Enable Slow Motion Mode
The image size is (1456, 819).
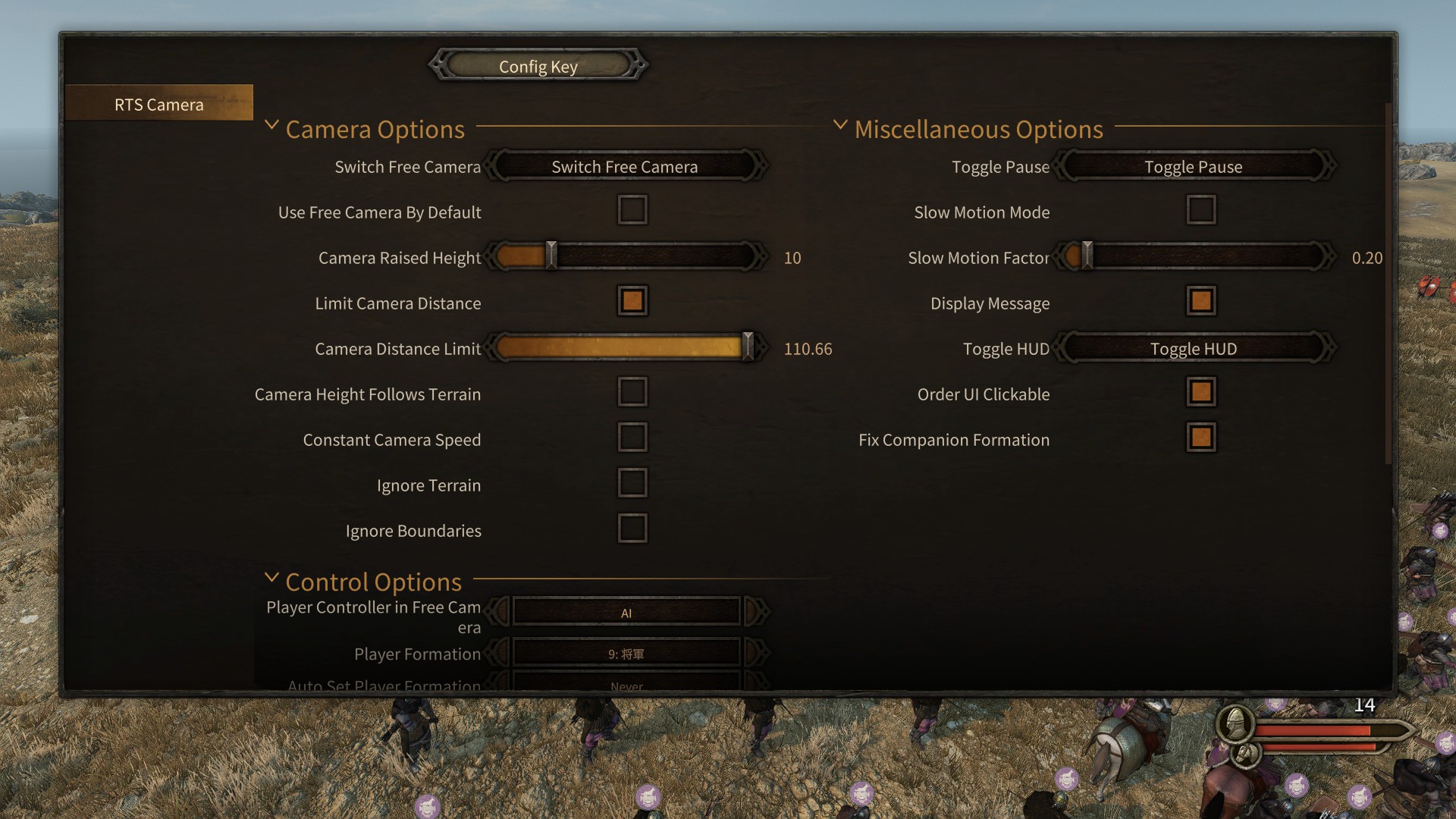click(1200, 210)
